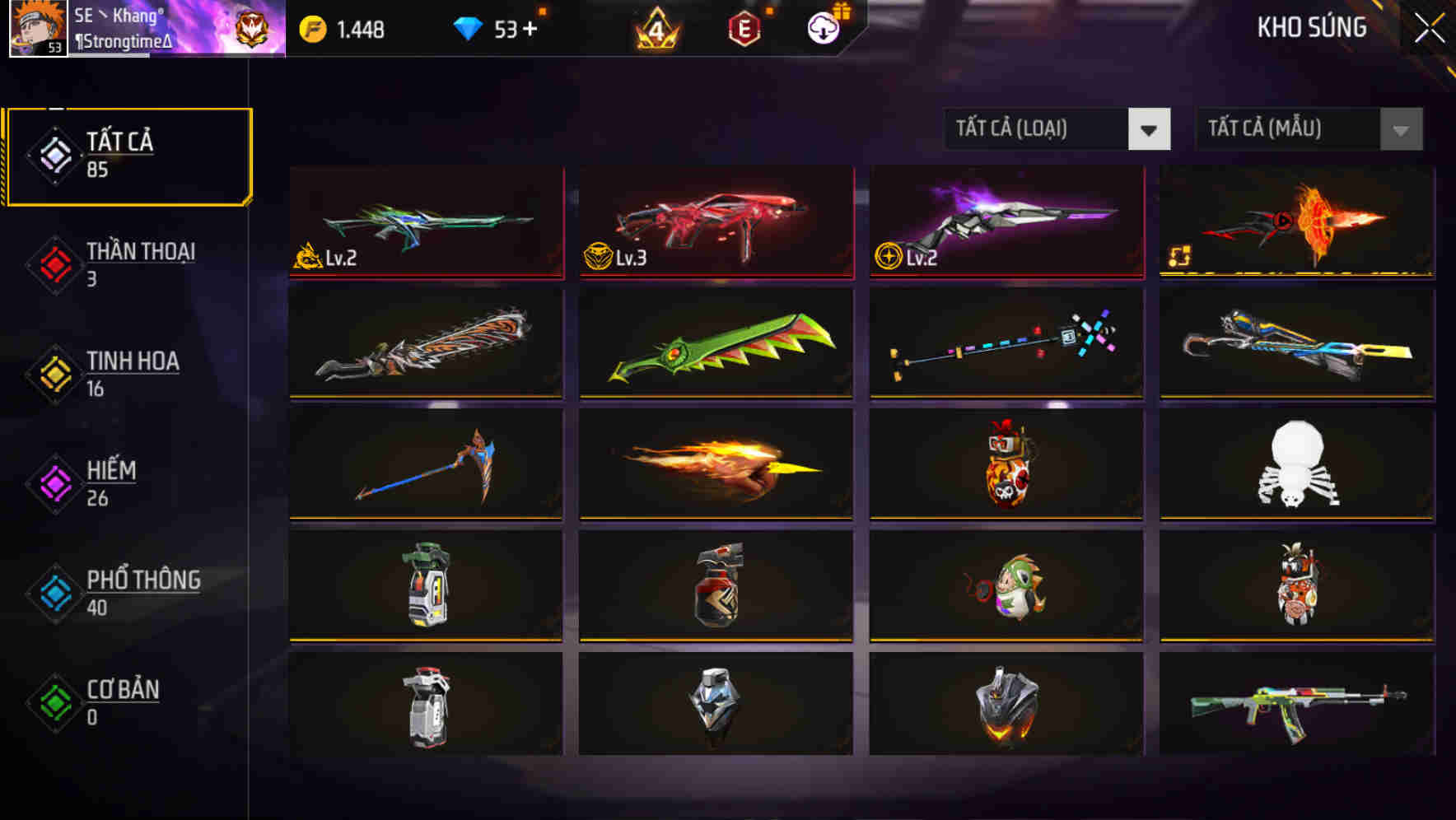The width and height of the screenshot is (1456, 820).
Task: Click the green CƠ BẢN rarity icon
Action: point(54,701)
